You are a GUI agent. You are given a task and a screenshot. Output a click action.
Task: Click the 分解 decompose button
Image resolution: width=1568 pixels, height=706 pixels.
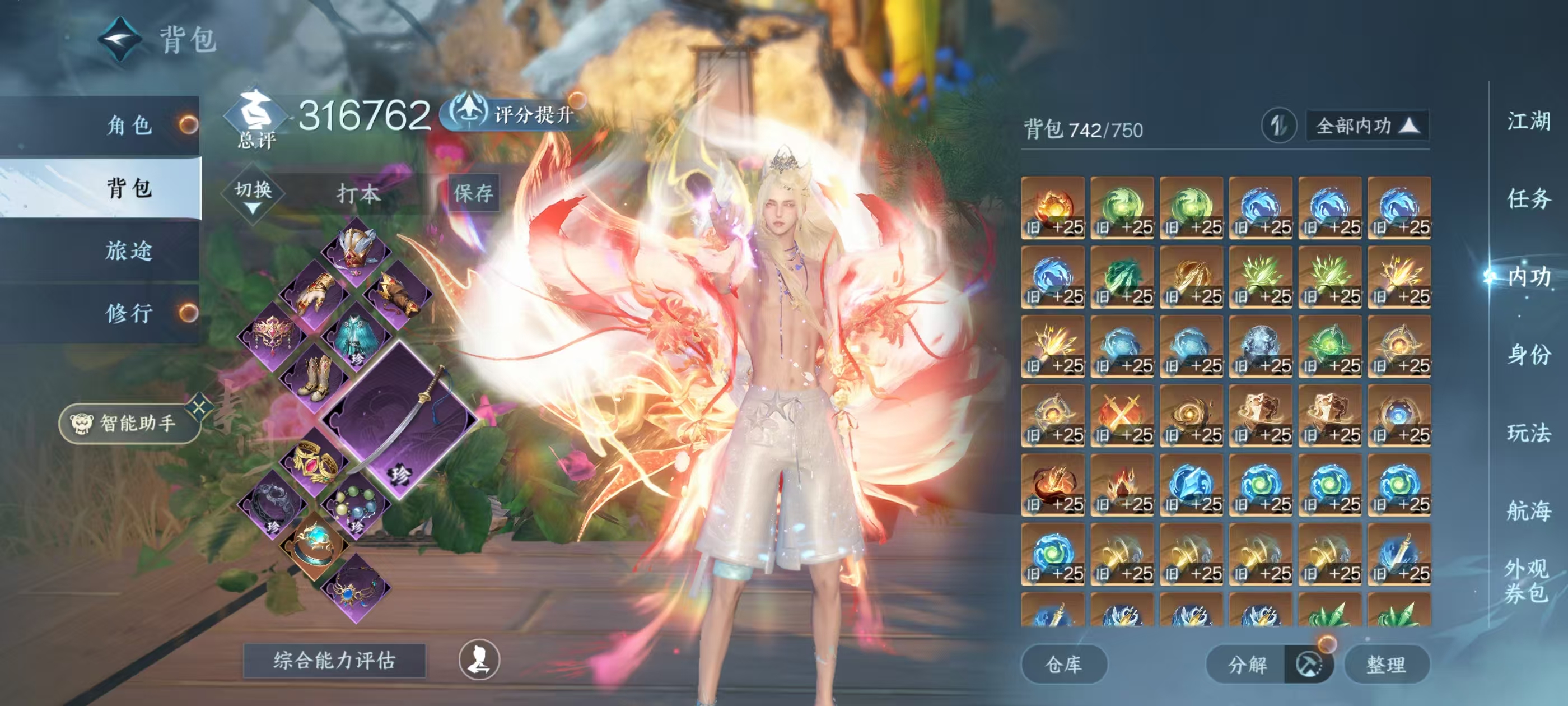pos(1247,664)
